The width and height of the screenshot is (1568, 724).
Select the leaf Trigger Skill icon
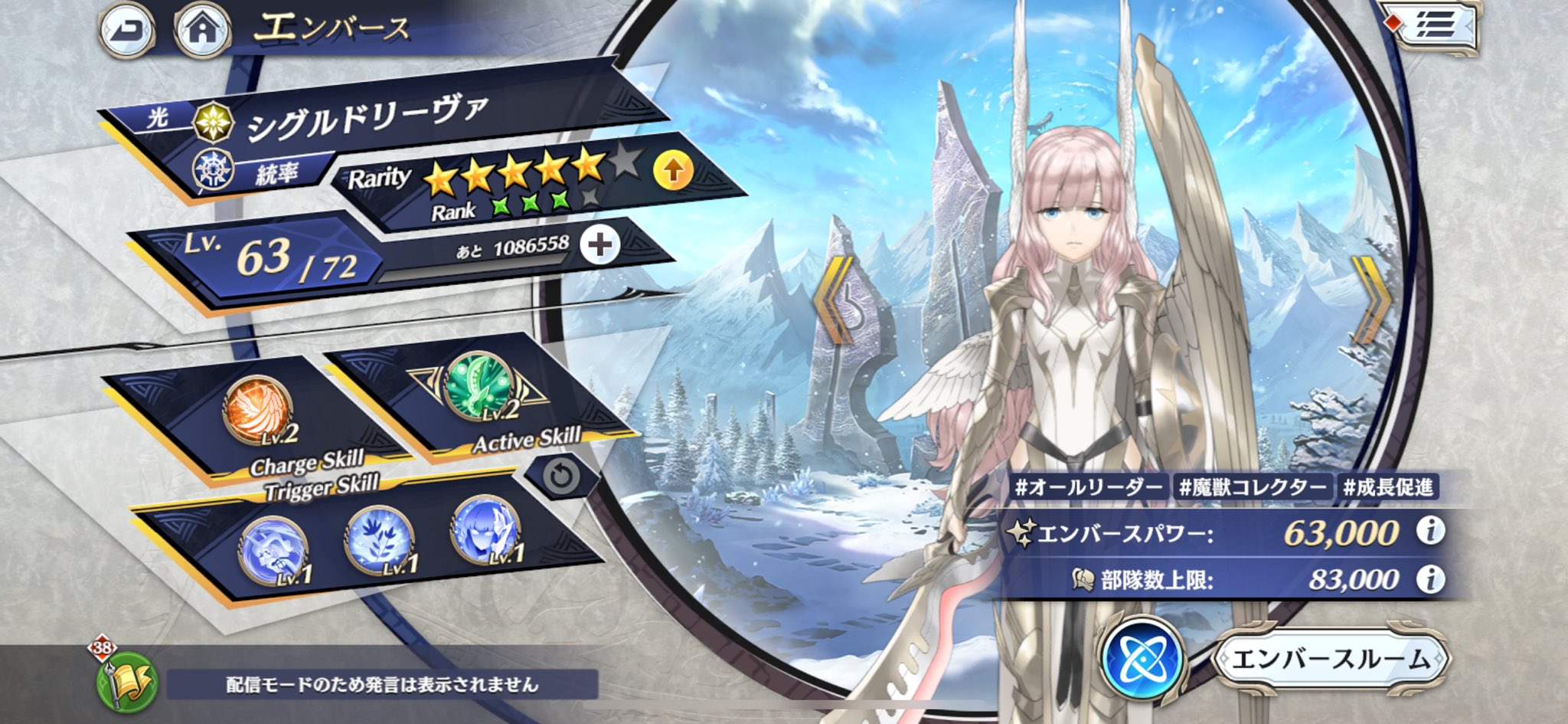(x=380, y=540)
